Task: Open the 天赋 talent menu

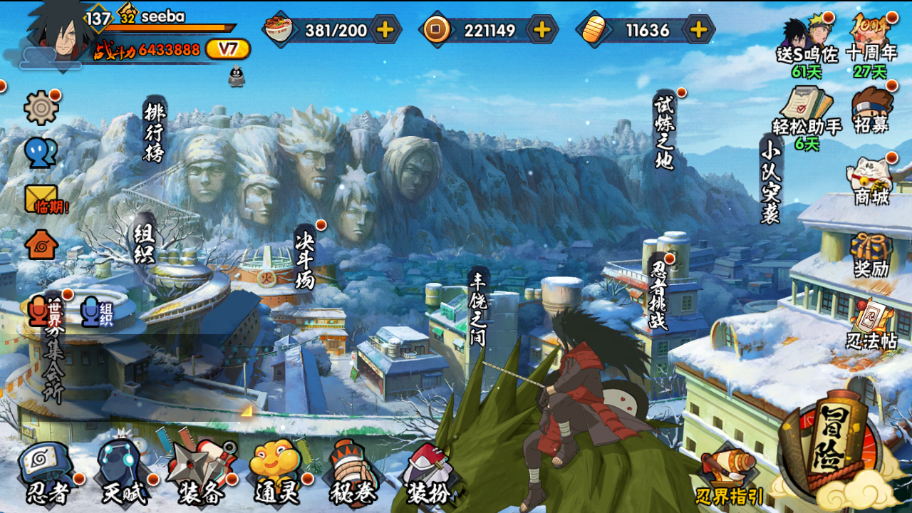Action: click(x=123, y=474)
